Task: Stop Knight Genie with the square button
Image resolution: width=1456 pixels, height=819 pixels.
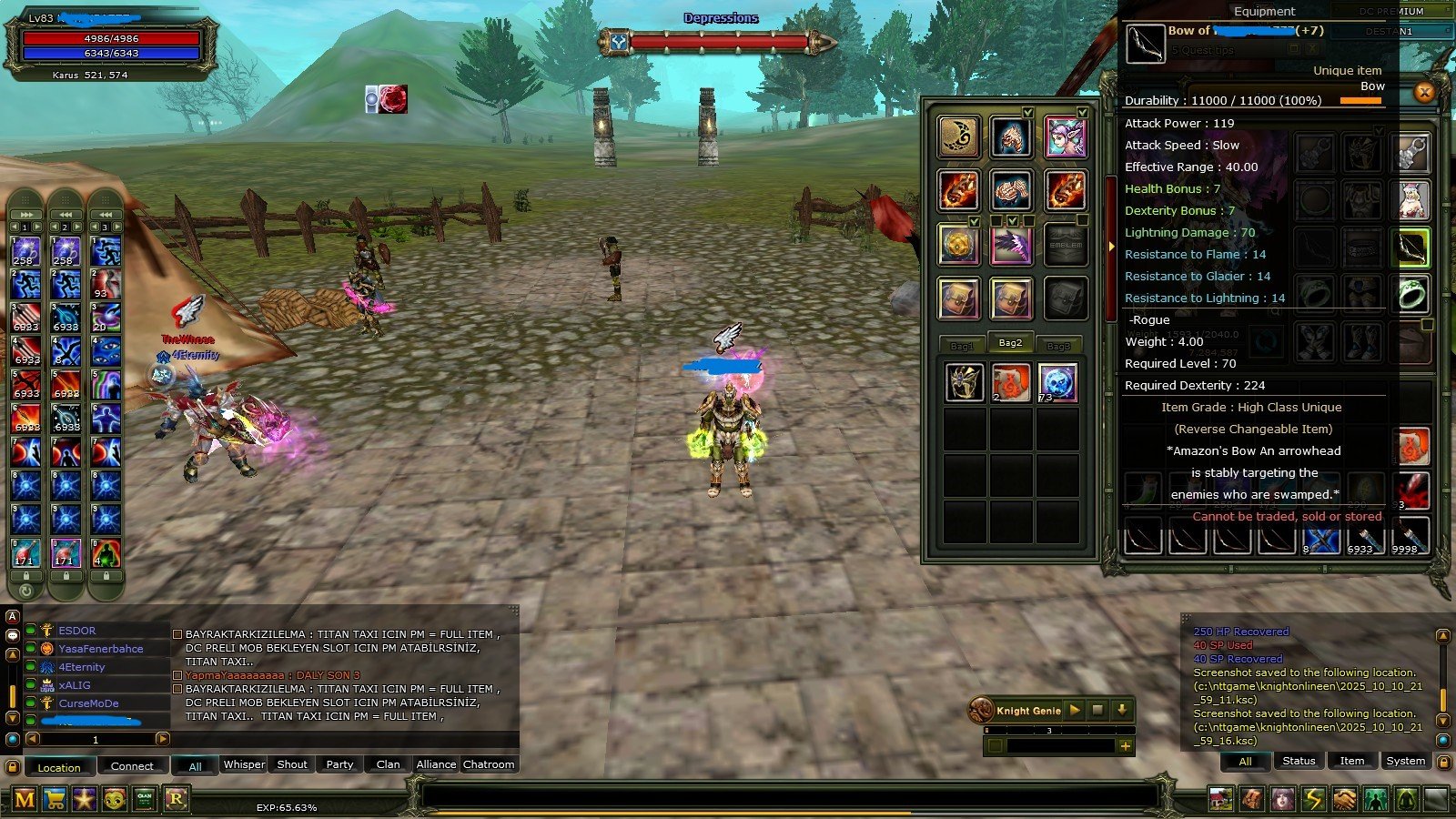Action: pyautogui.click(x=1098, y=710)
